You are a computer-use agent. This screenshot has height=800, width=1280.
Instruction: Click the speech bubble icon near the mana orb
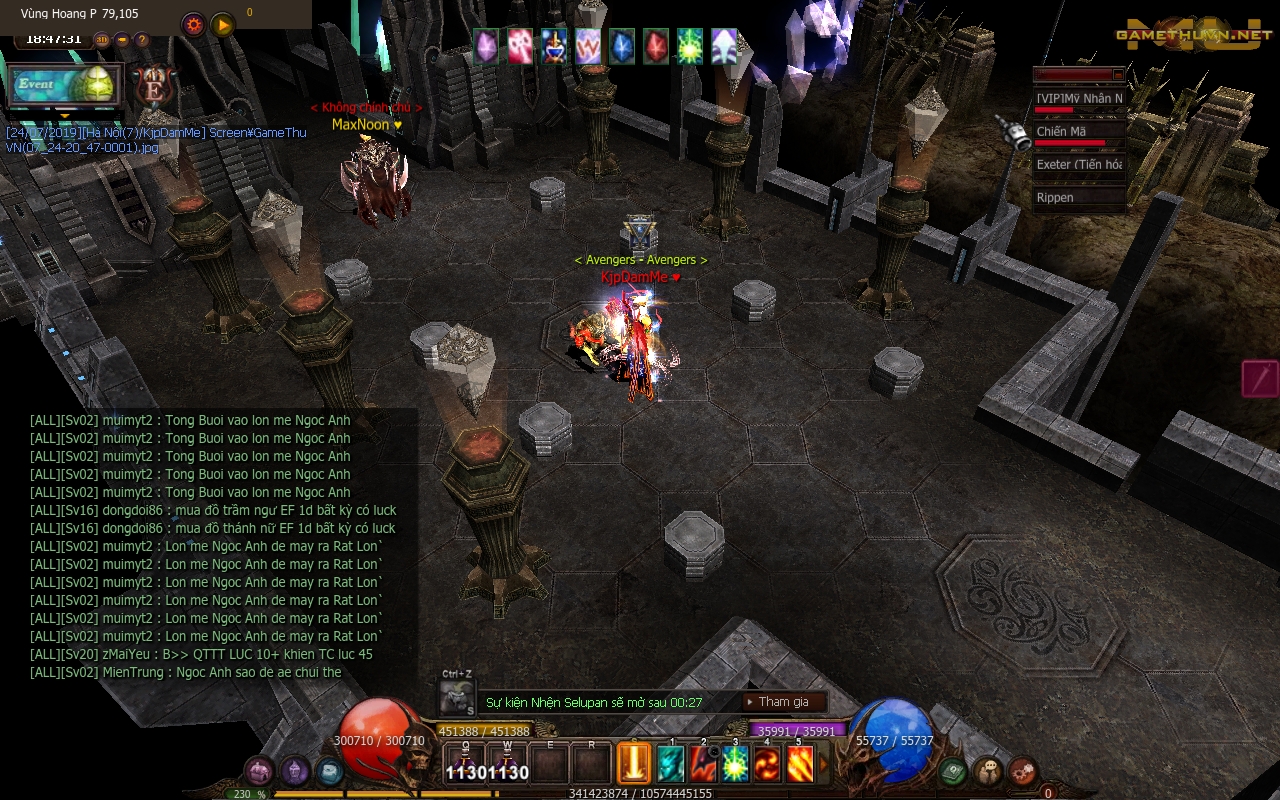988,769
